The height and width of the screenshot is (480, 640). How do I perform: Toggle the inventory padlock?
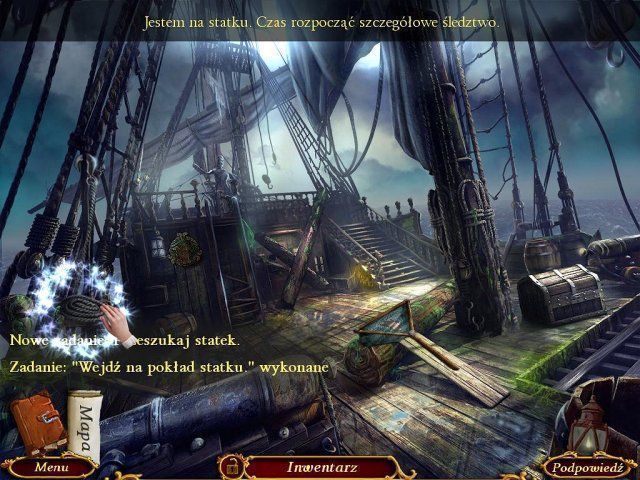[231, 466]
